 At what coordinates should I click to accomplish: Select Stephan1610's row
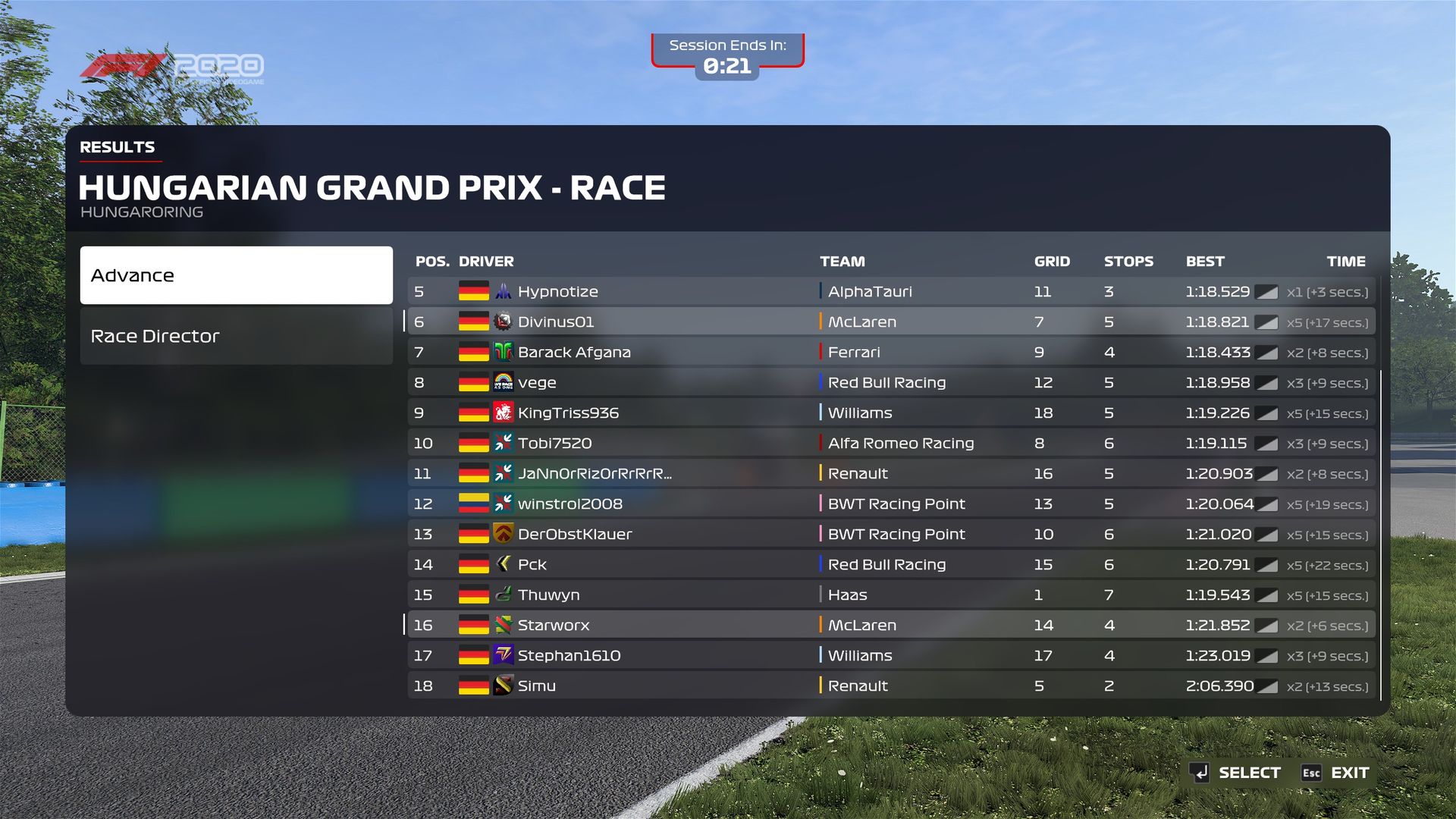[x=891, y=656]
